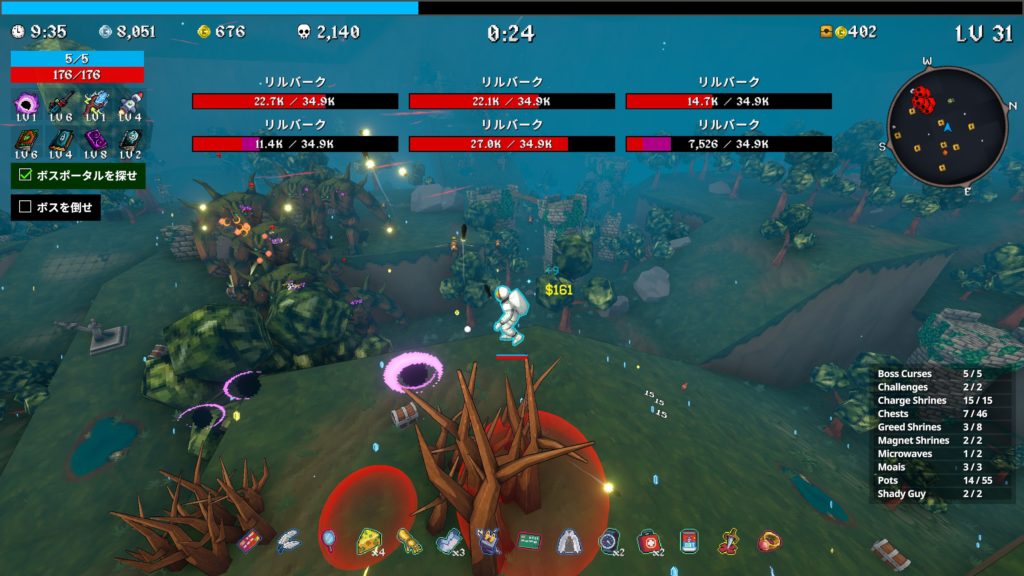Select the green chalkboard item icon
The height and width of the screenshot is (576, 1024).
[x=529, y=541]
